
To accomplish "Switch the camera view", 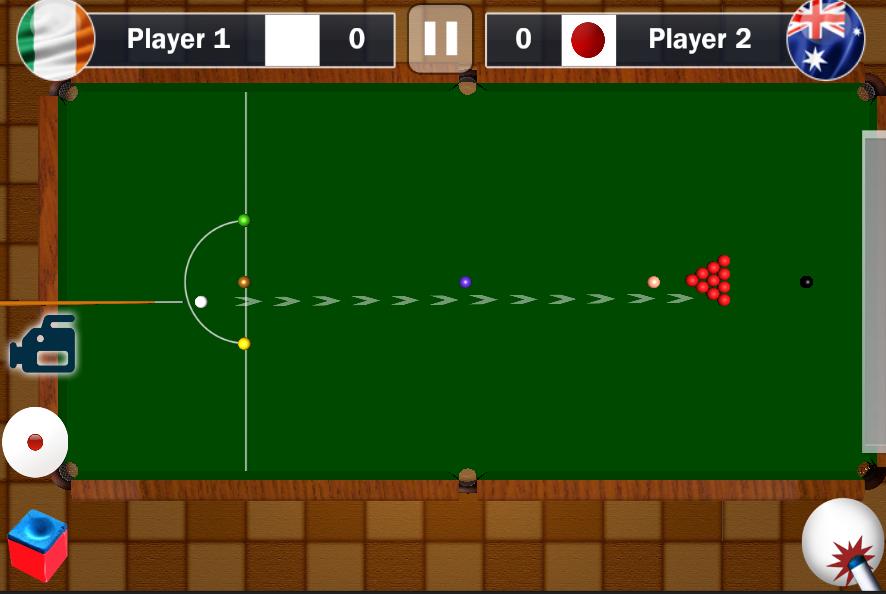I will pyautogui.click(x=43, y=345).
